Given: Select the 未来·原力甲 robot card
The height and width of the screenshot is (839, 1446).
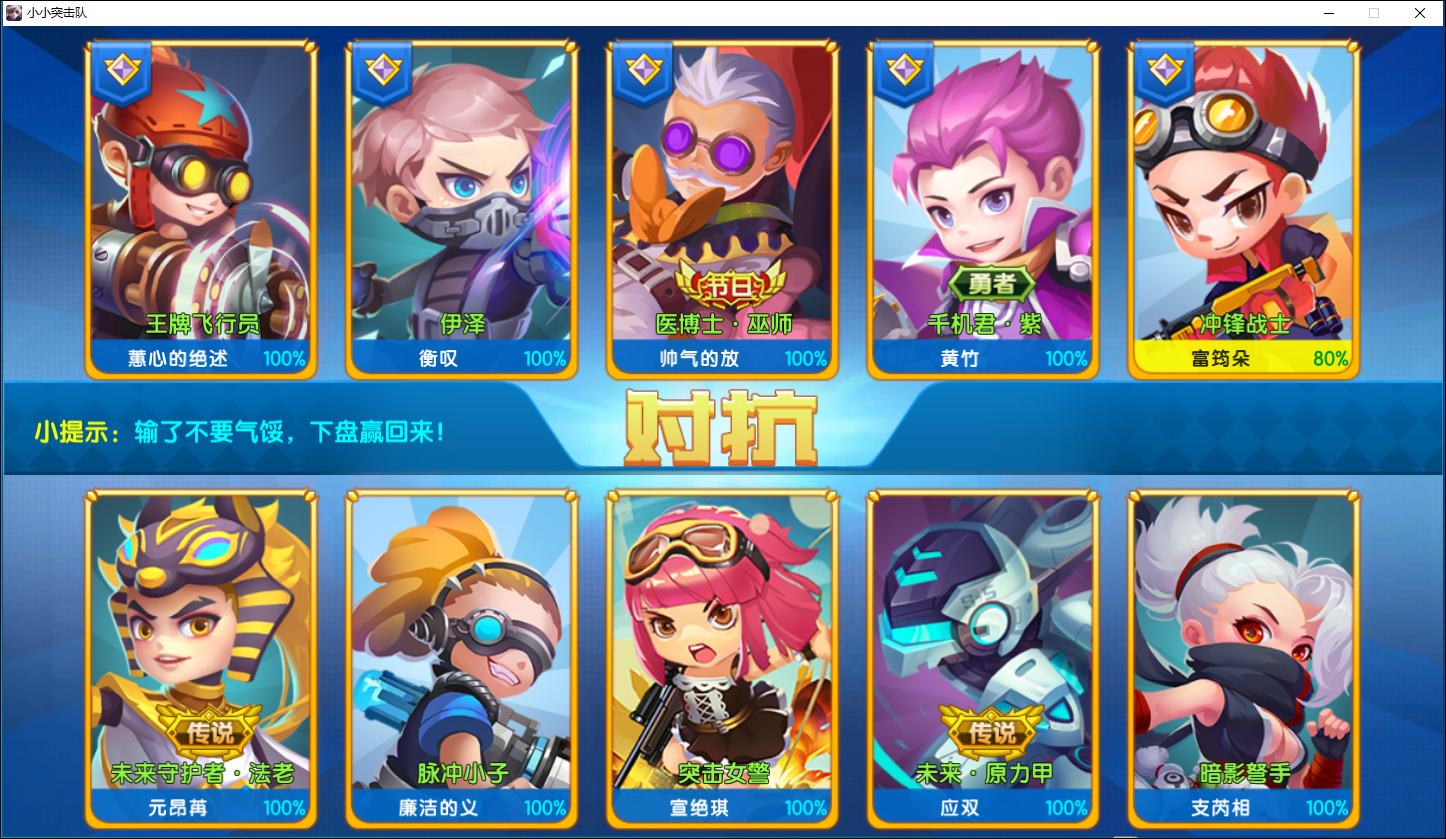Looking at the screenshot, I should 982,658.
